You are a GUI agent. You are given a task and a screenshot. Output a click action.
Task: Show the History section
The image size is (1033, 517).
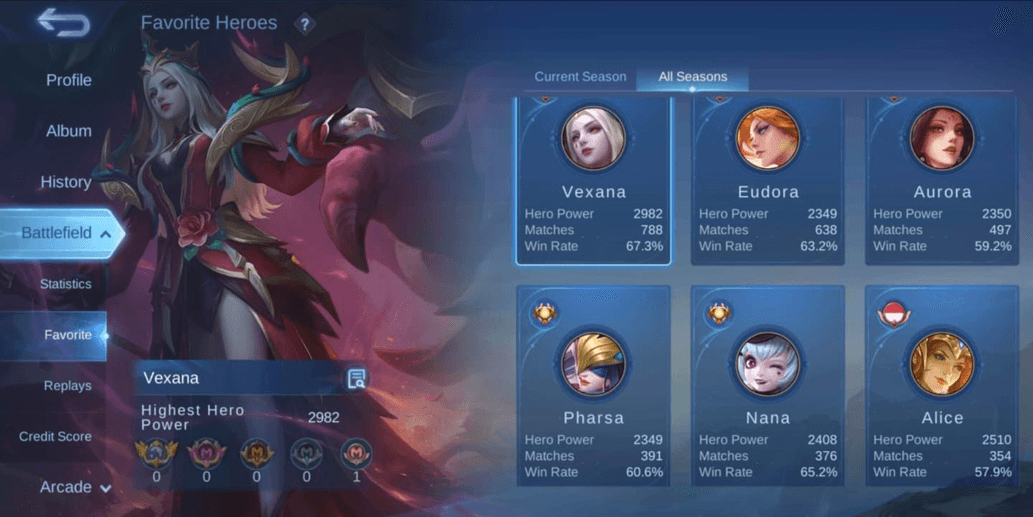pos(66,182)
